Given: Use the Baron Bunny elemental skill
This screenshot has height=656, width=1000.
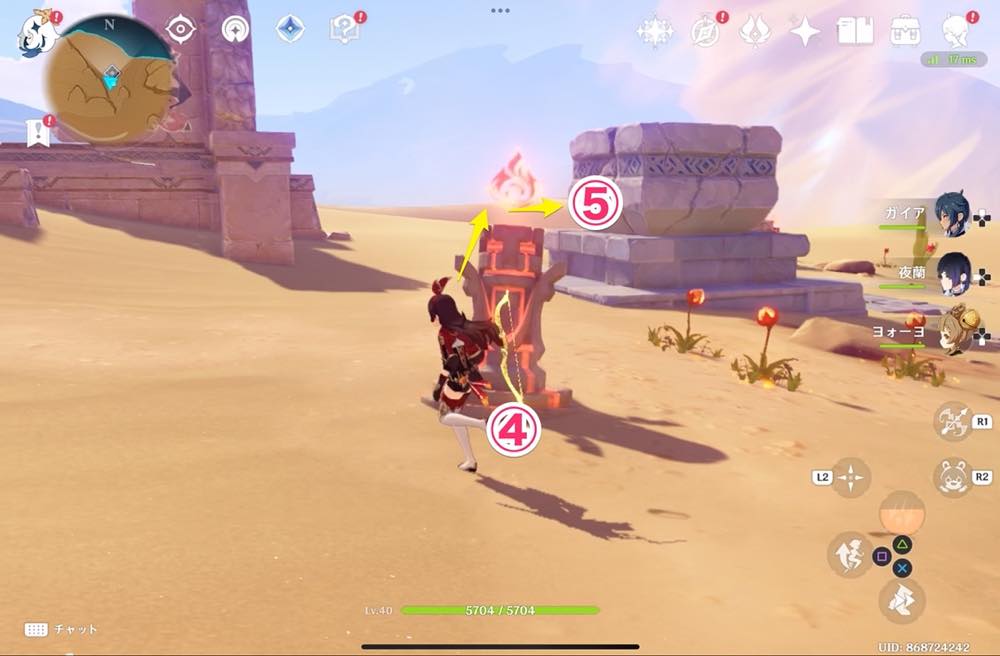Looking at the screenshot, I should 952,477.
